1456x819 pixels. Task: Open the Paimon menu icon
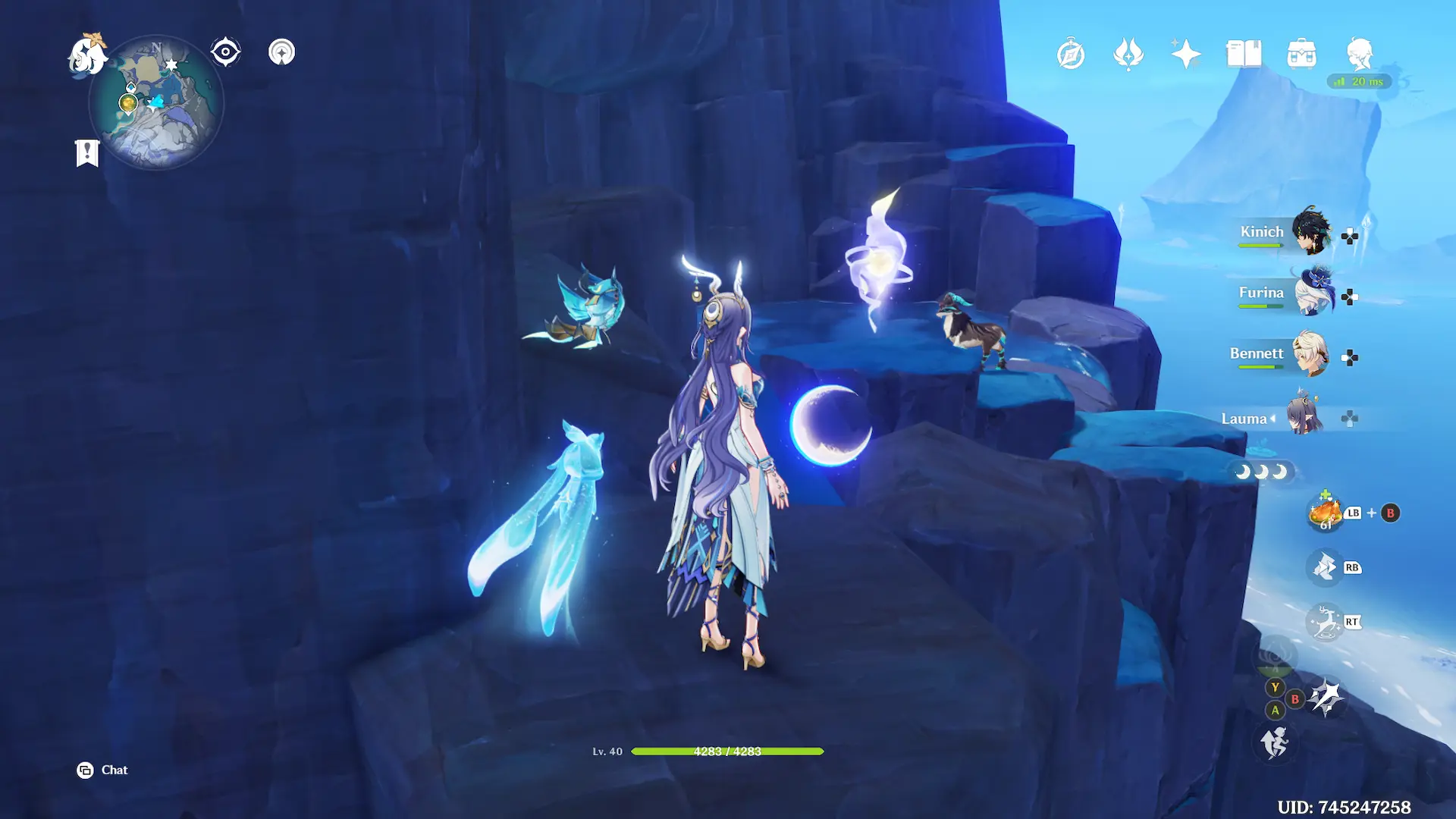[86, 55]
